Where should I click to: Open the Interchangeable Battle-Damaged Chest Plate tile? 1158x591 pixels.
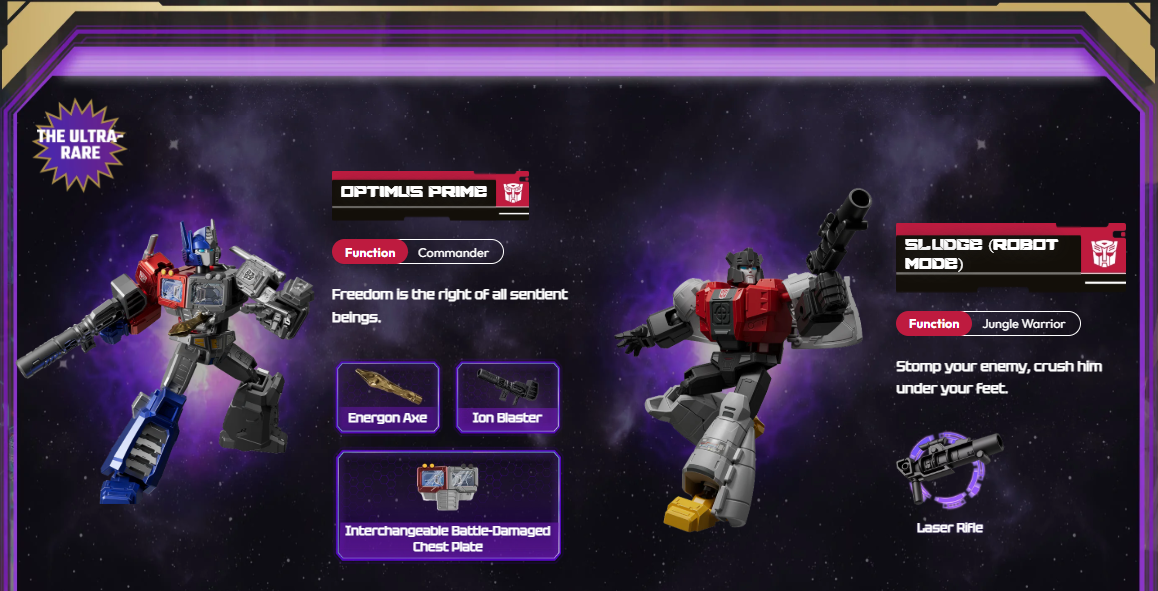tap(448, 505)
